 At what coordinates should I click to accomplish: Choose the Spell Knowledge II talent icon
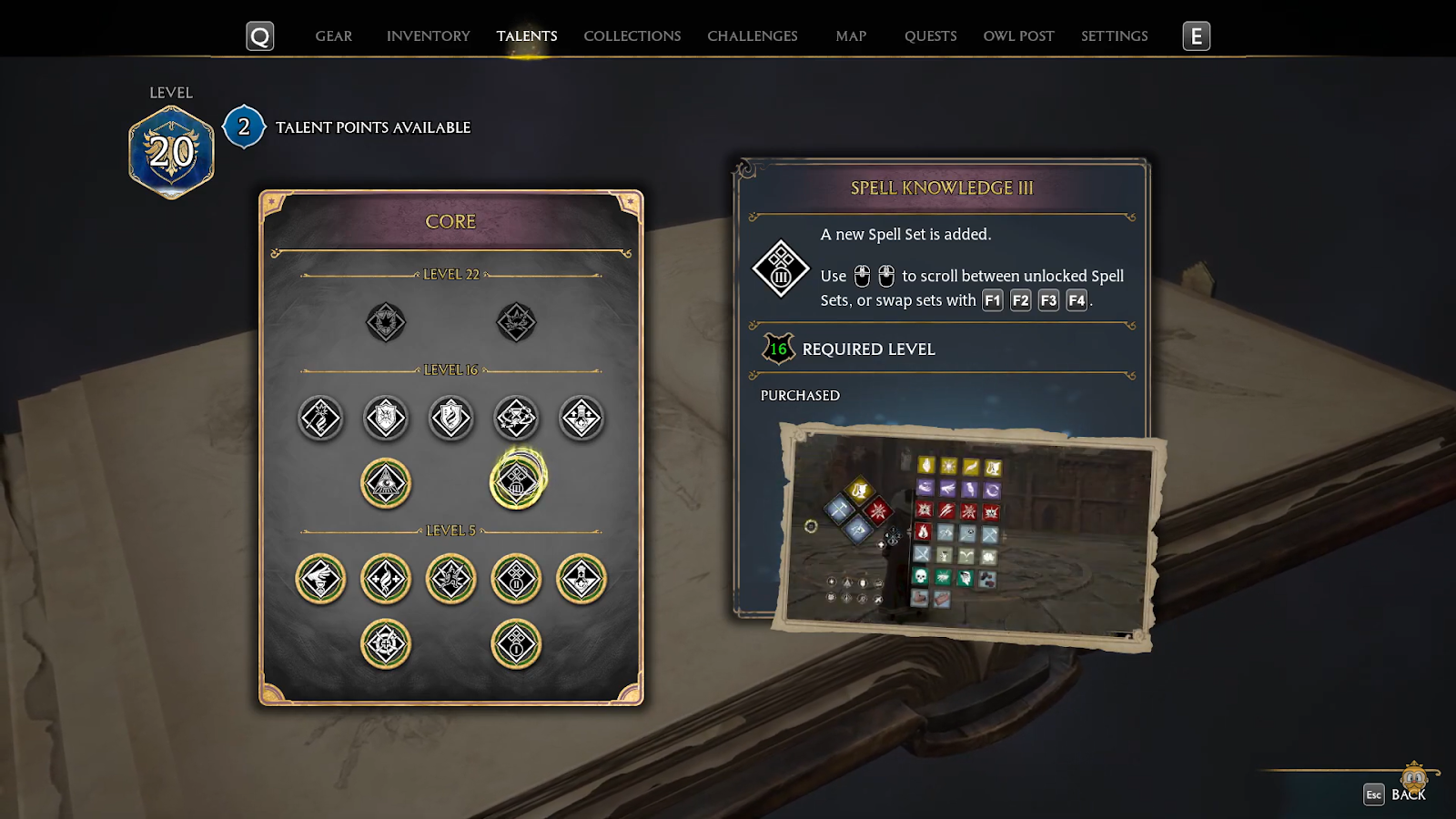click(x=516, y=579)
